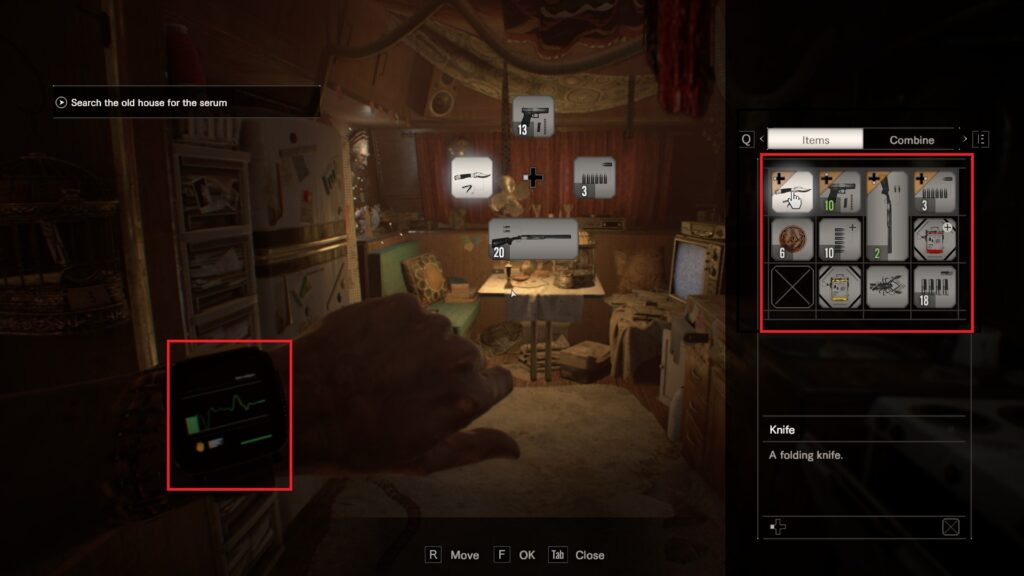Pick the antique coin stack of 6
This screenshot has width=1024, height=576.
tap(791, 240)
